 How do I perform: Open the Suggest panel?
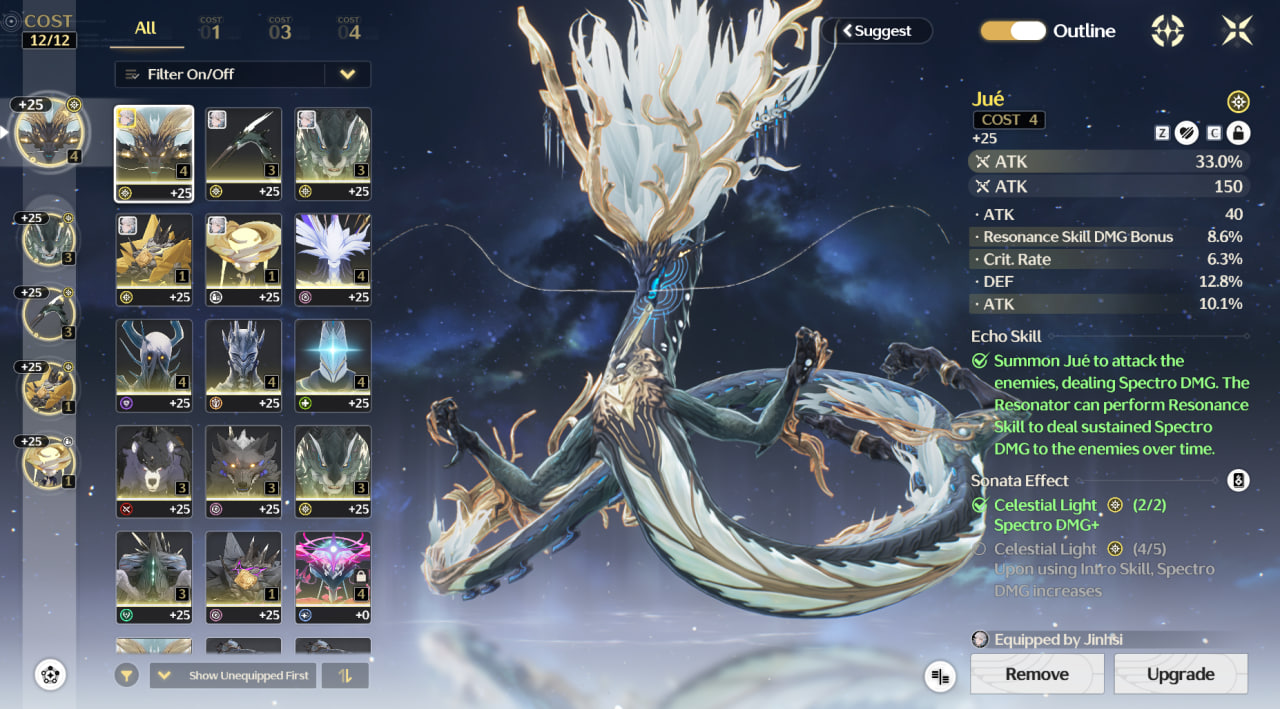[877, 31]
